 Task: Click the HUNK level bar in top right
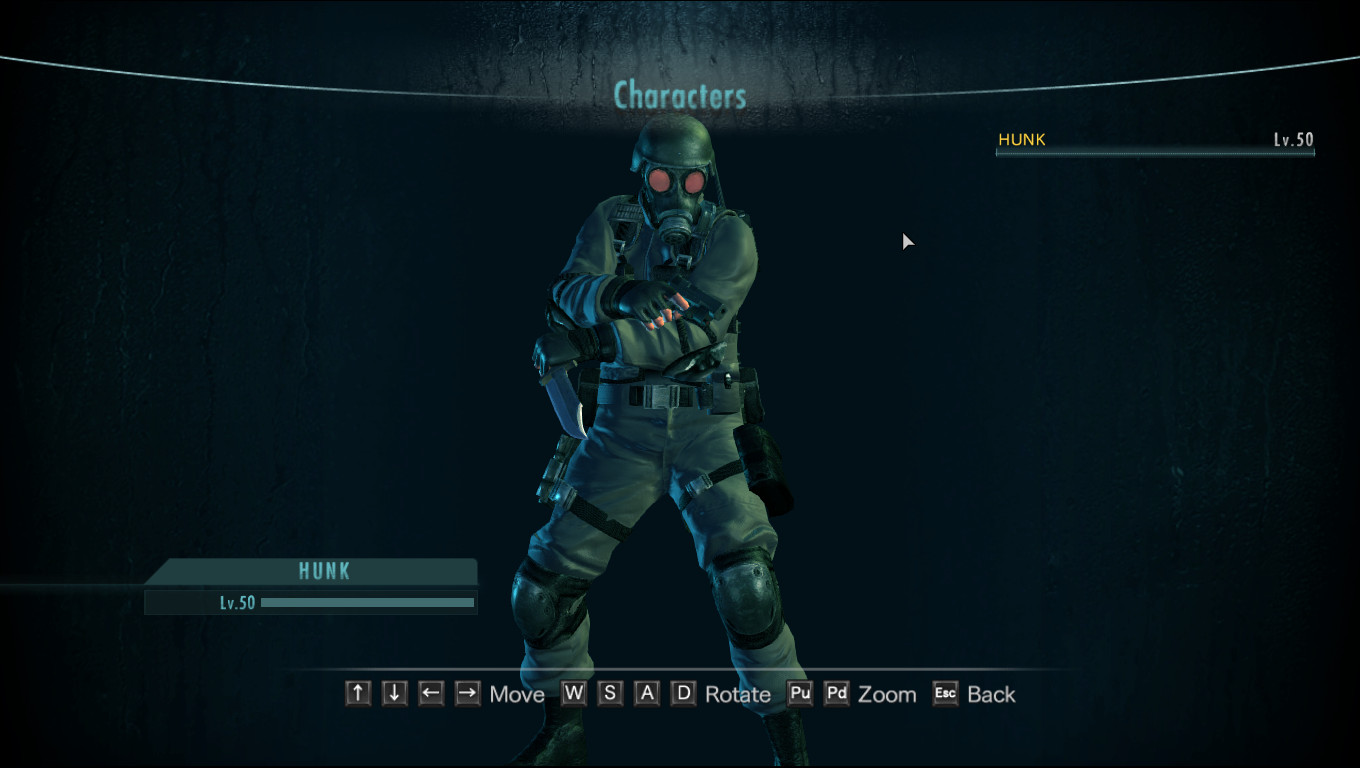[x=1155, y=156]
